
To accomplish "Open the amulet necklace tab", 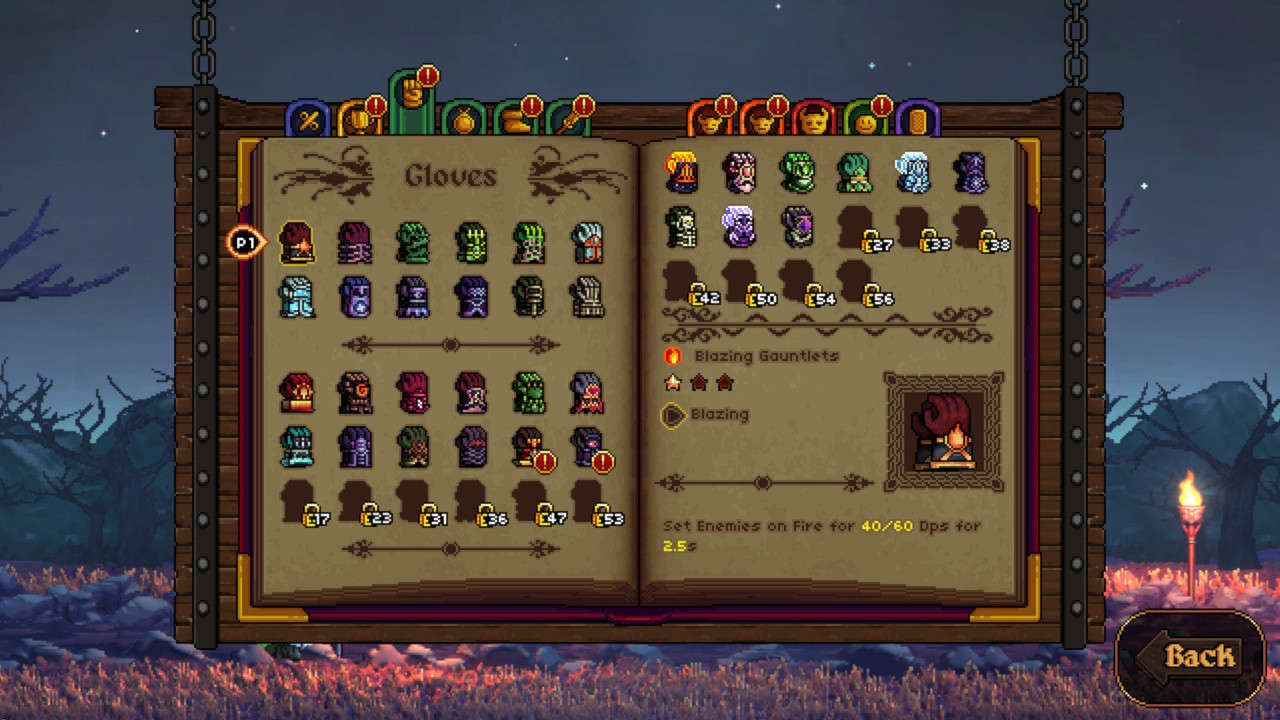I will point(463,121).
